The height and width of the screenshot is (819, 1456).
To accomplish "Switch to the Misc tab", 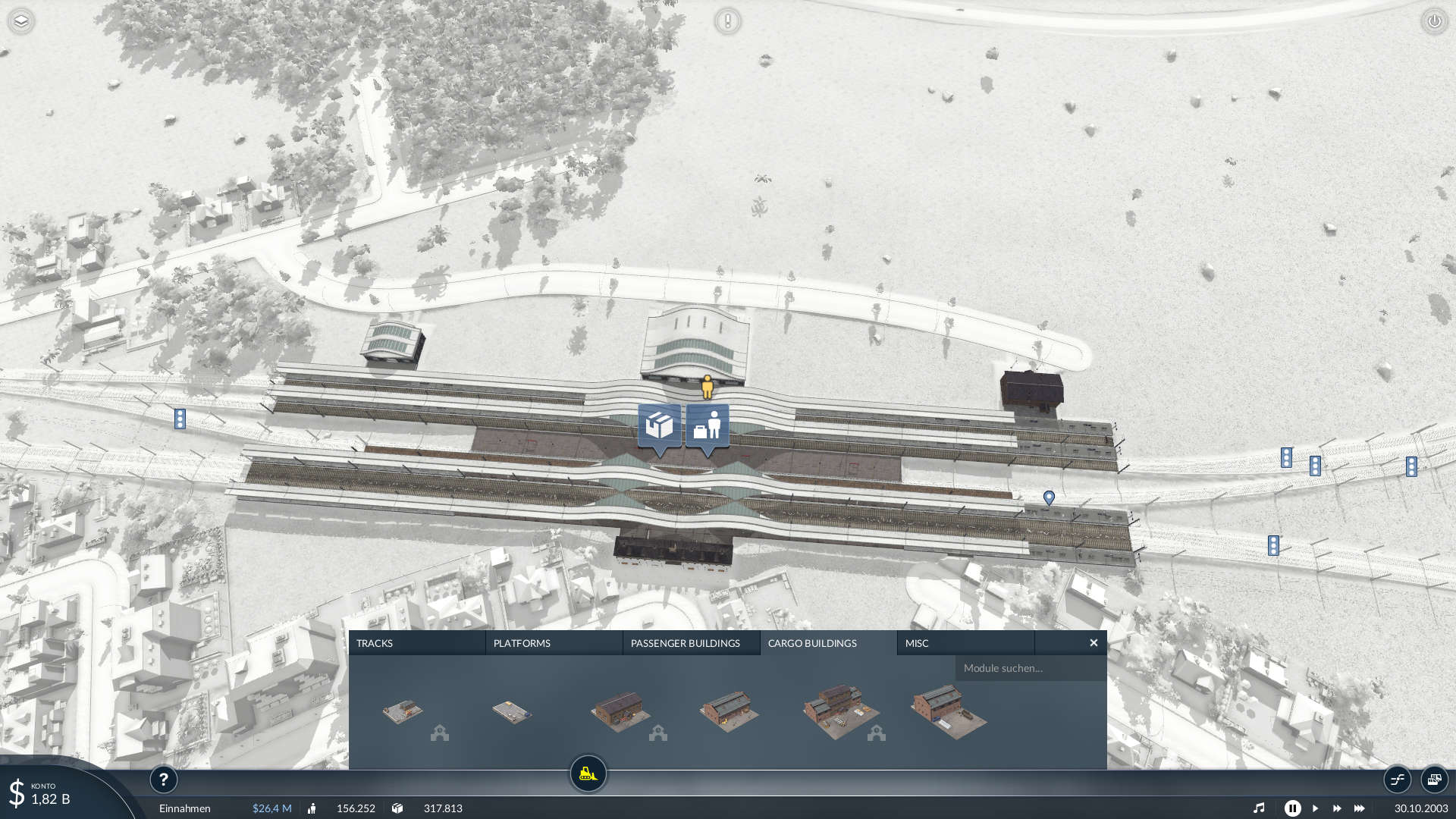I will [965, 643].
